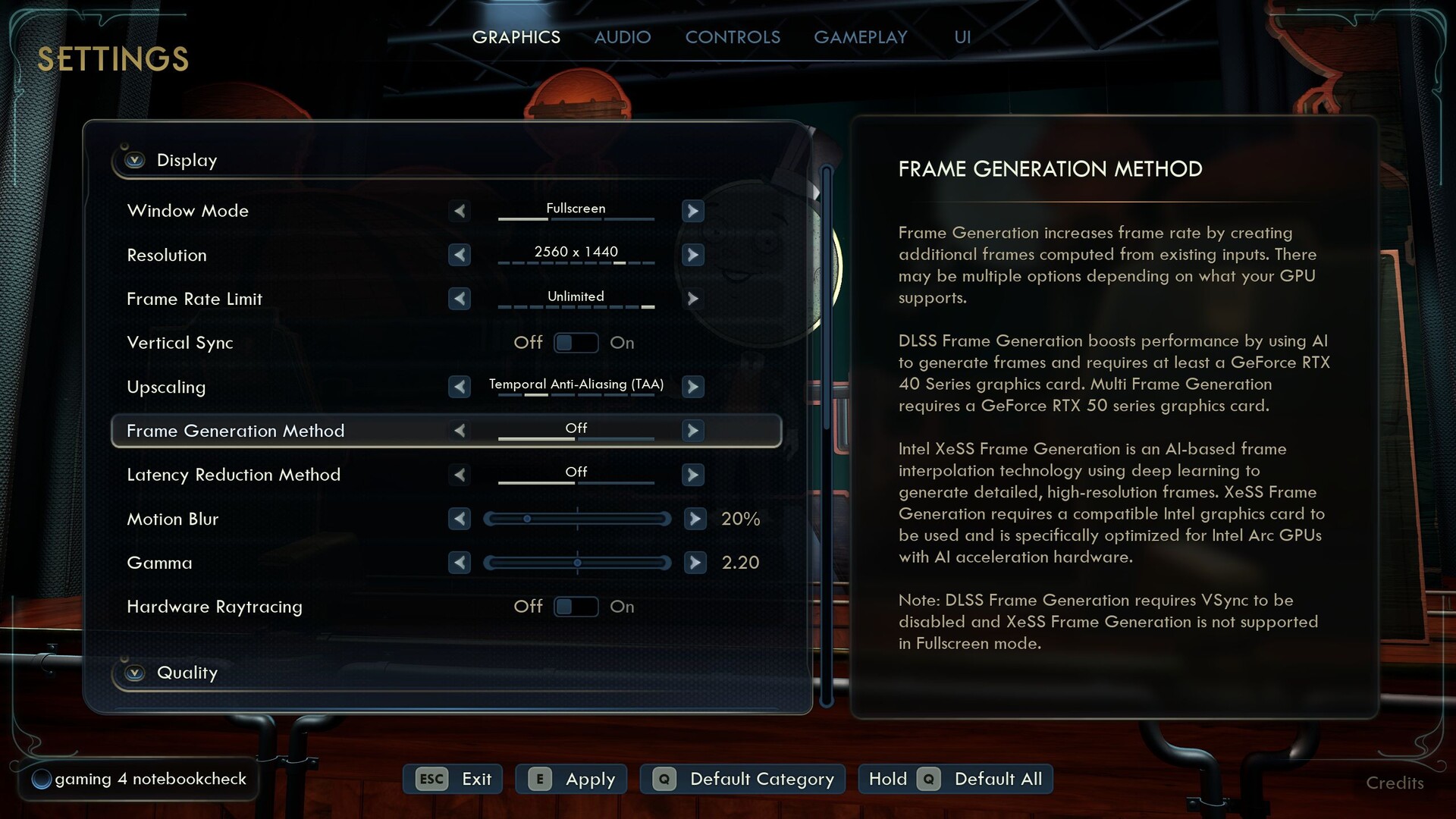Cycle Latency Reduction Method forward
Image resolution: width=1456 pixels, height=819 pixels.
pos(692,475)
